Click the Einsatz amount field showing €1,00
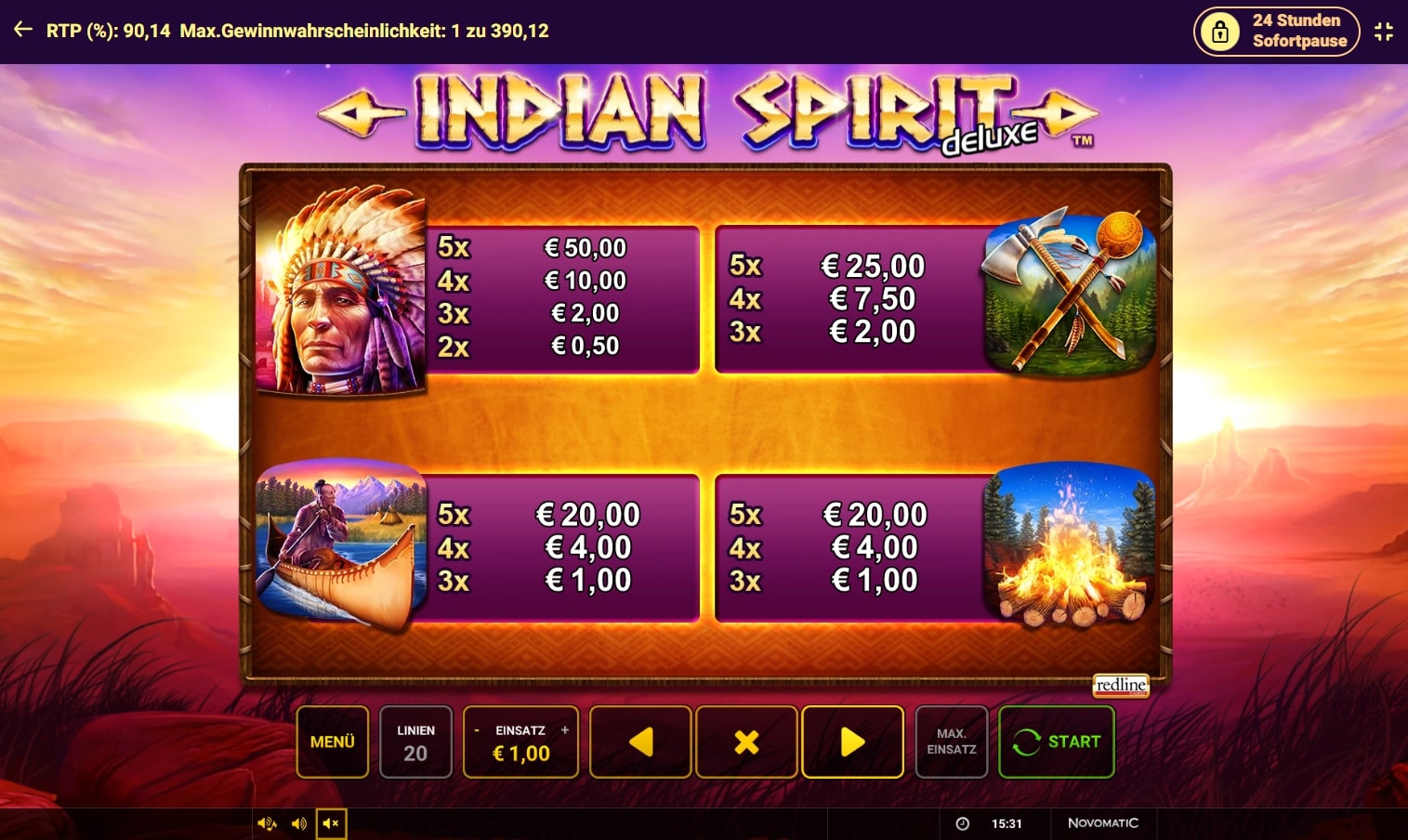The height and width of the screenshot is (840, 1408). [520, 754]
